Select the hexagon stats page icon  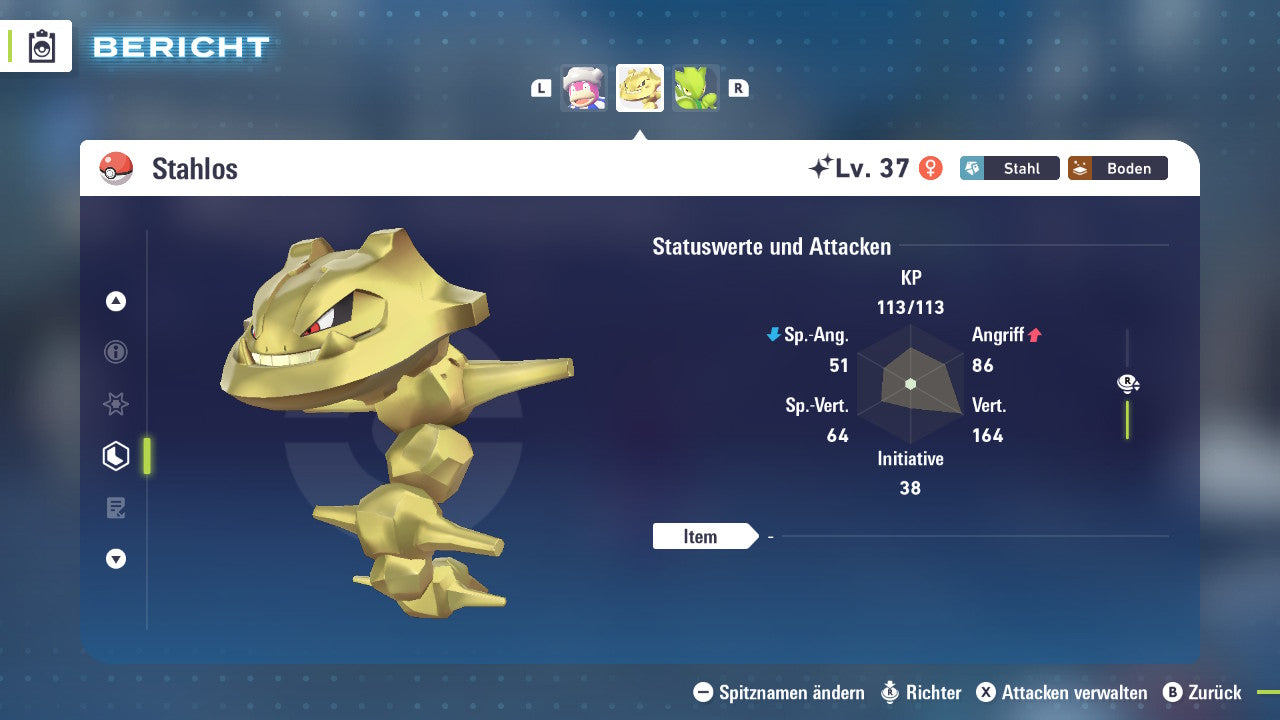coord(116,456)
